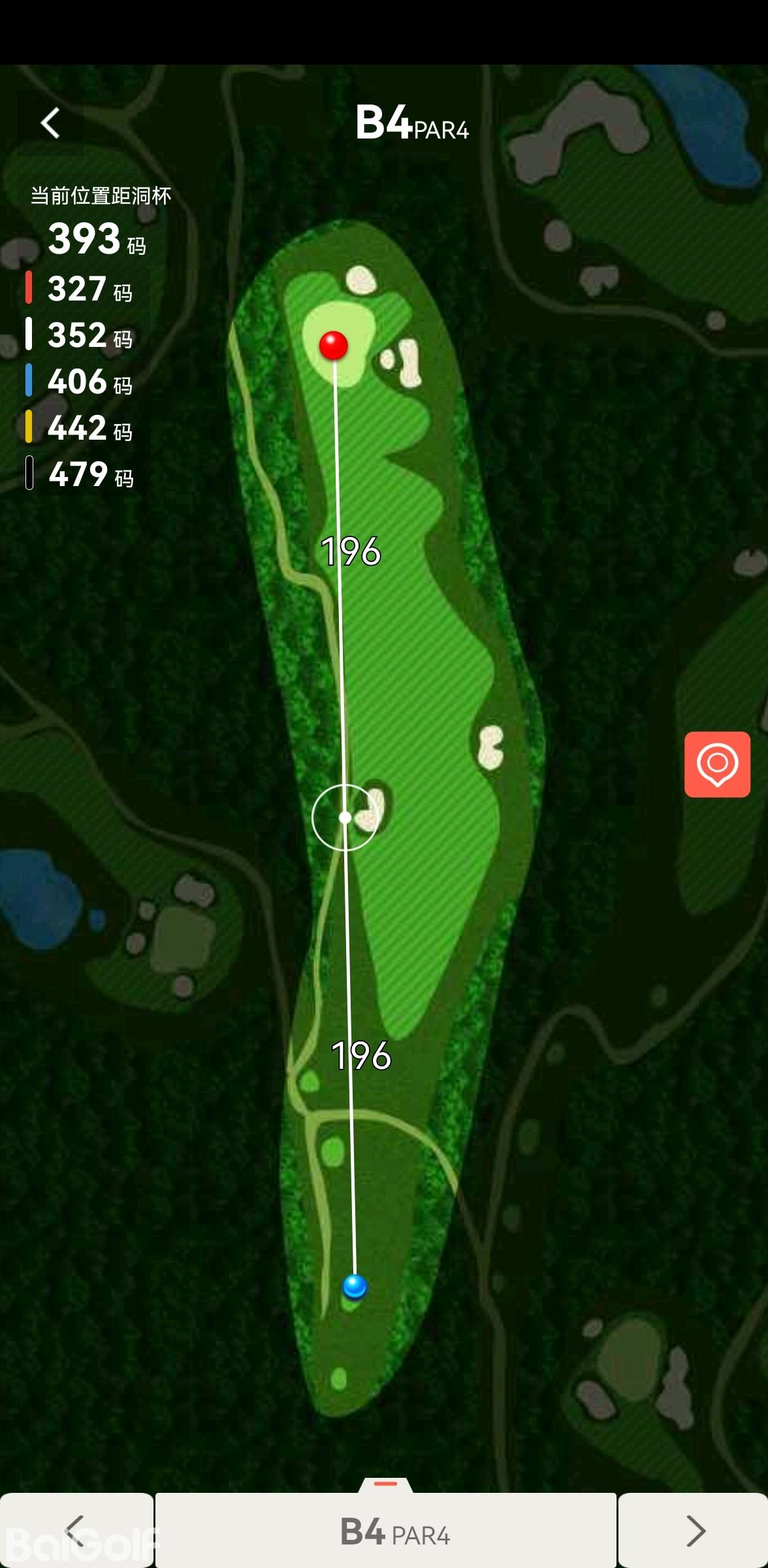
Task: Advance to the next hole
Action: pos(694,1530)
